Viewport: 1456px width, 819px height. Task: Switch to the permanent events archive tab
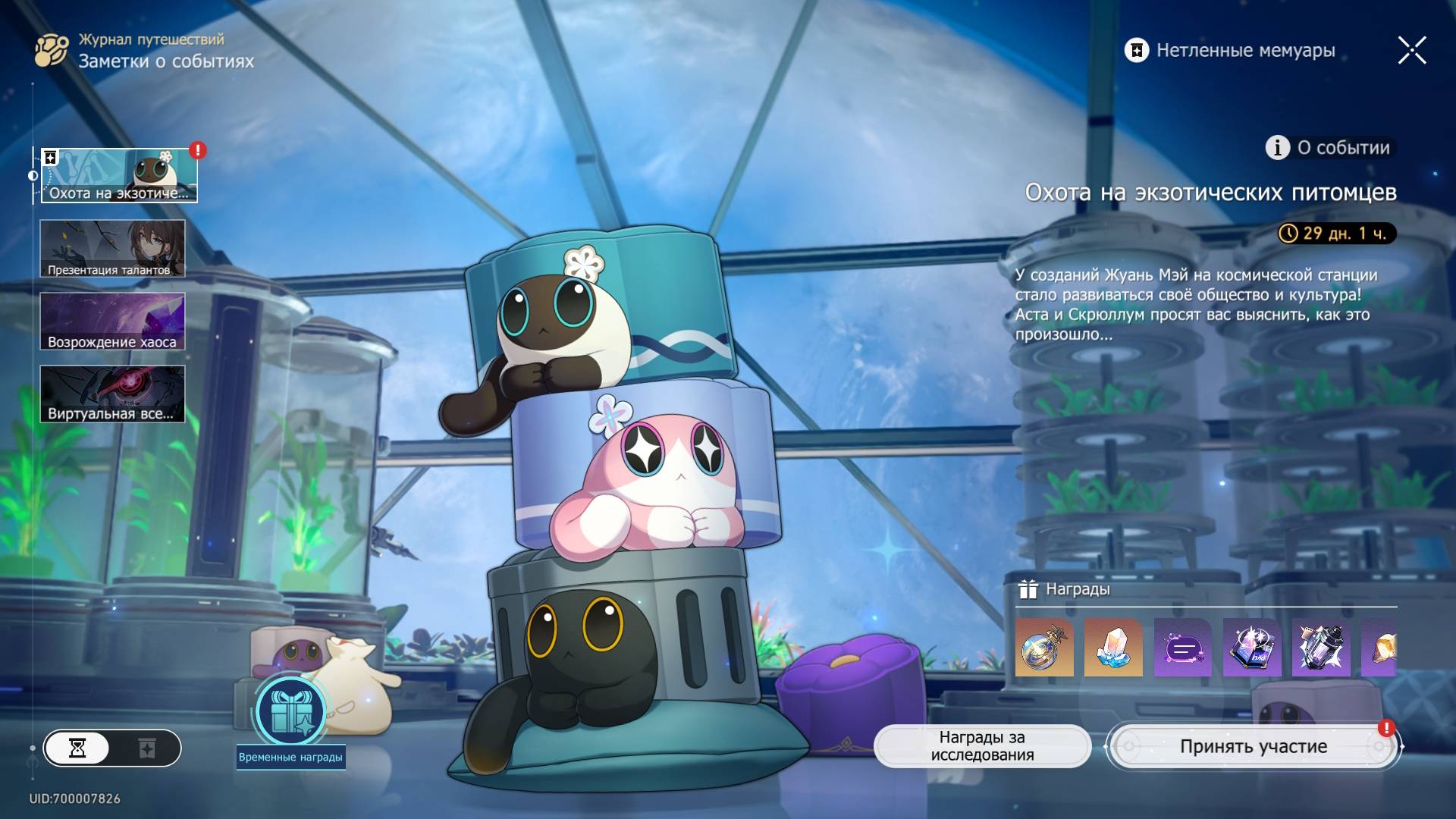(147, 748)
